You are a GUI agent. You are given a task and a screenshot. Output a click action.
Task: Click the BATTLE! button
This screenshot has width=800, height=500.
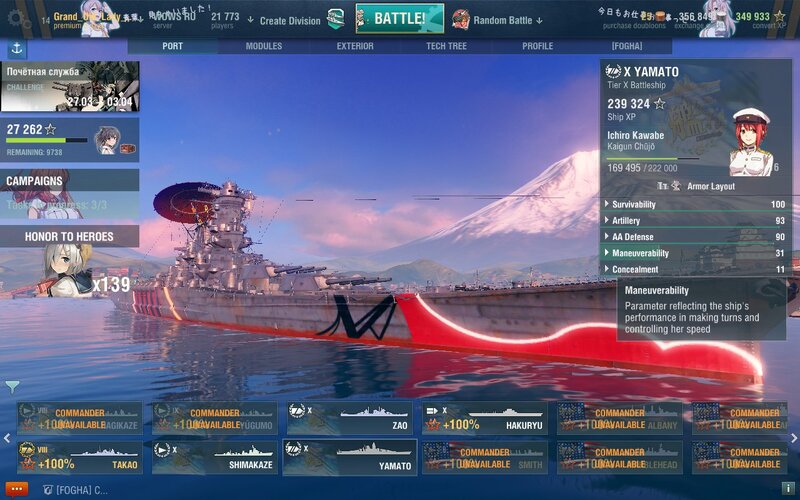(400, 18)
